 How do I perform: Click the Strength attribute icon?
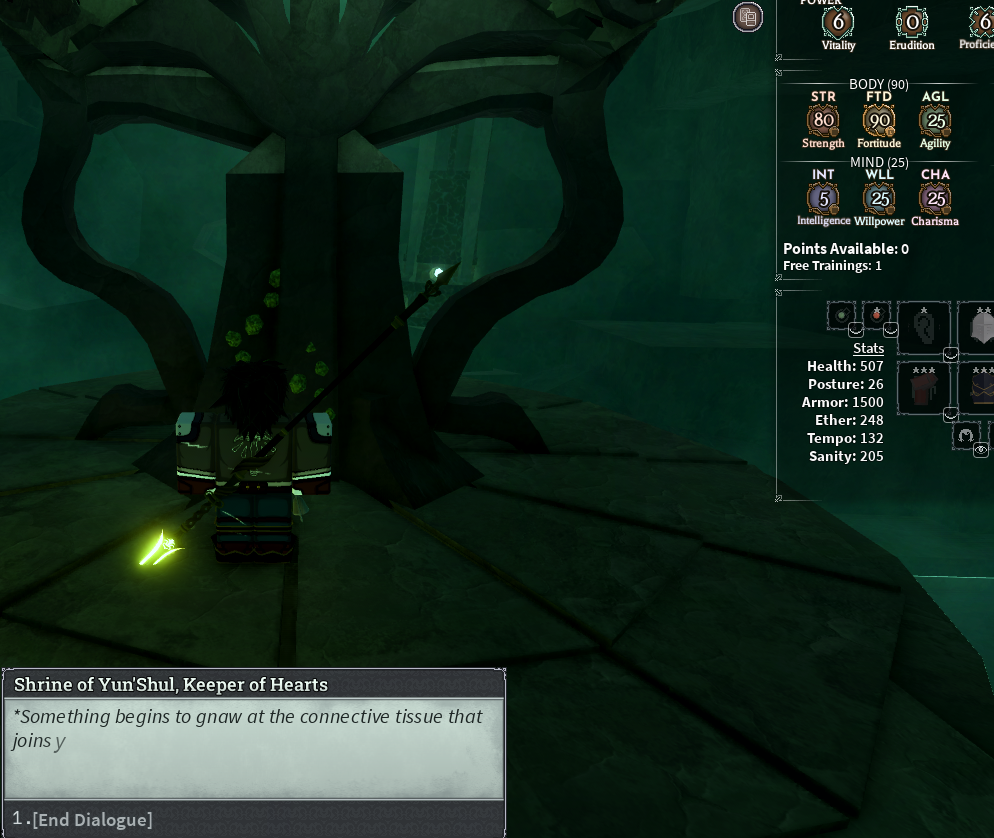823,121
